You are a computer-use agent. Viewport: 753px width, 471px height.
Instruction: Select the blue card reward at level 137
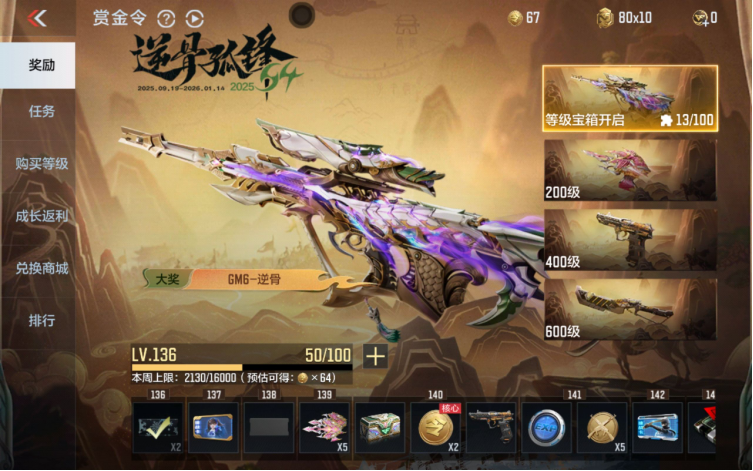click(213, 428)
